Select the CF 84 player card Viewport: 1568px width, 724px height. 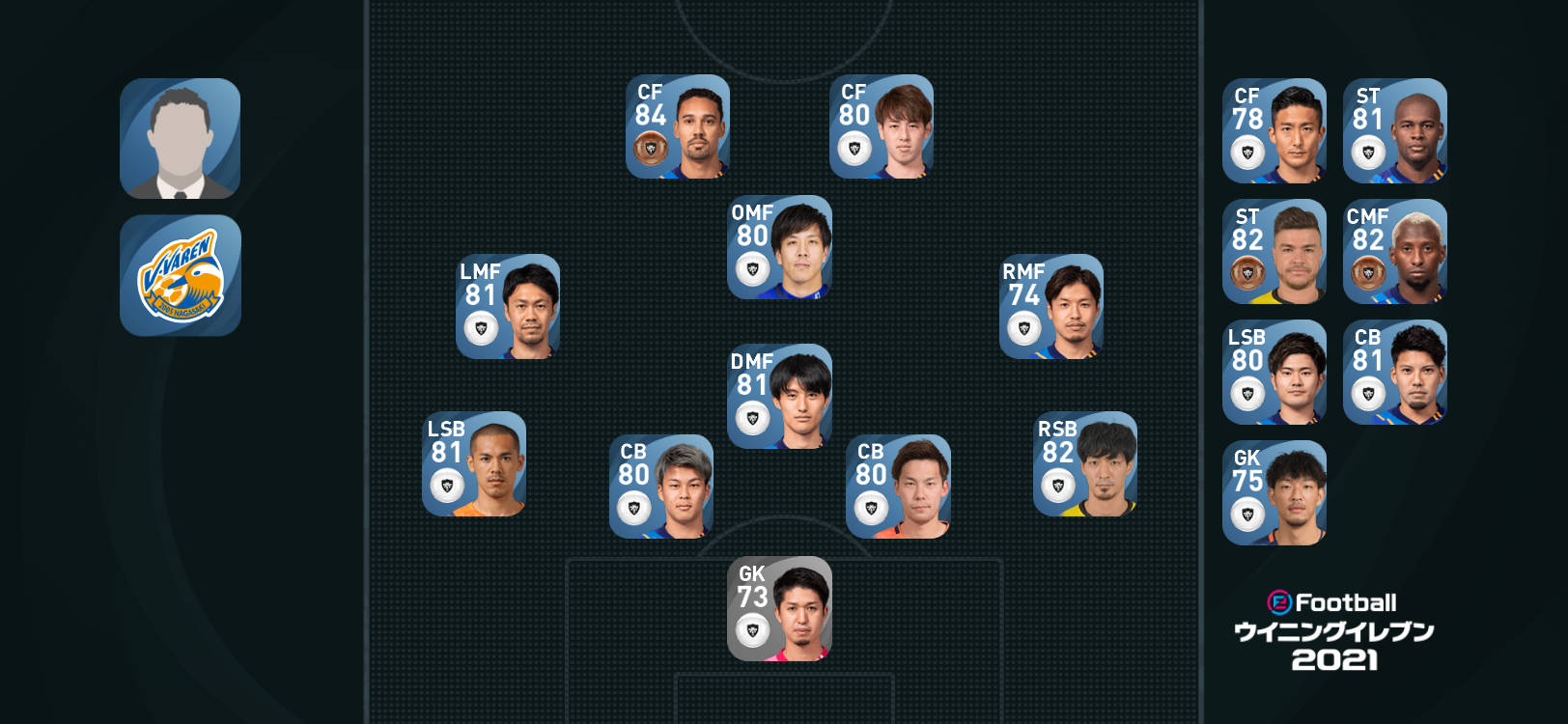pyautogui.click(x=678, y=126)
